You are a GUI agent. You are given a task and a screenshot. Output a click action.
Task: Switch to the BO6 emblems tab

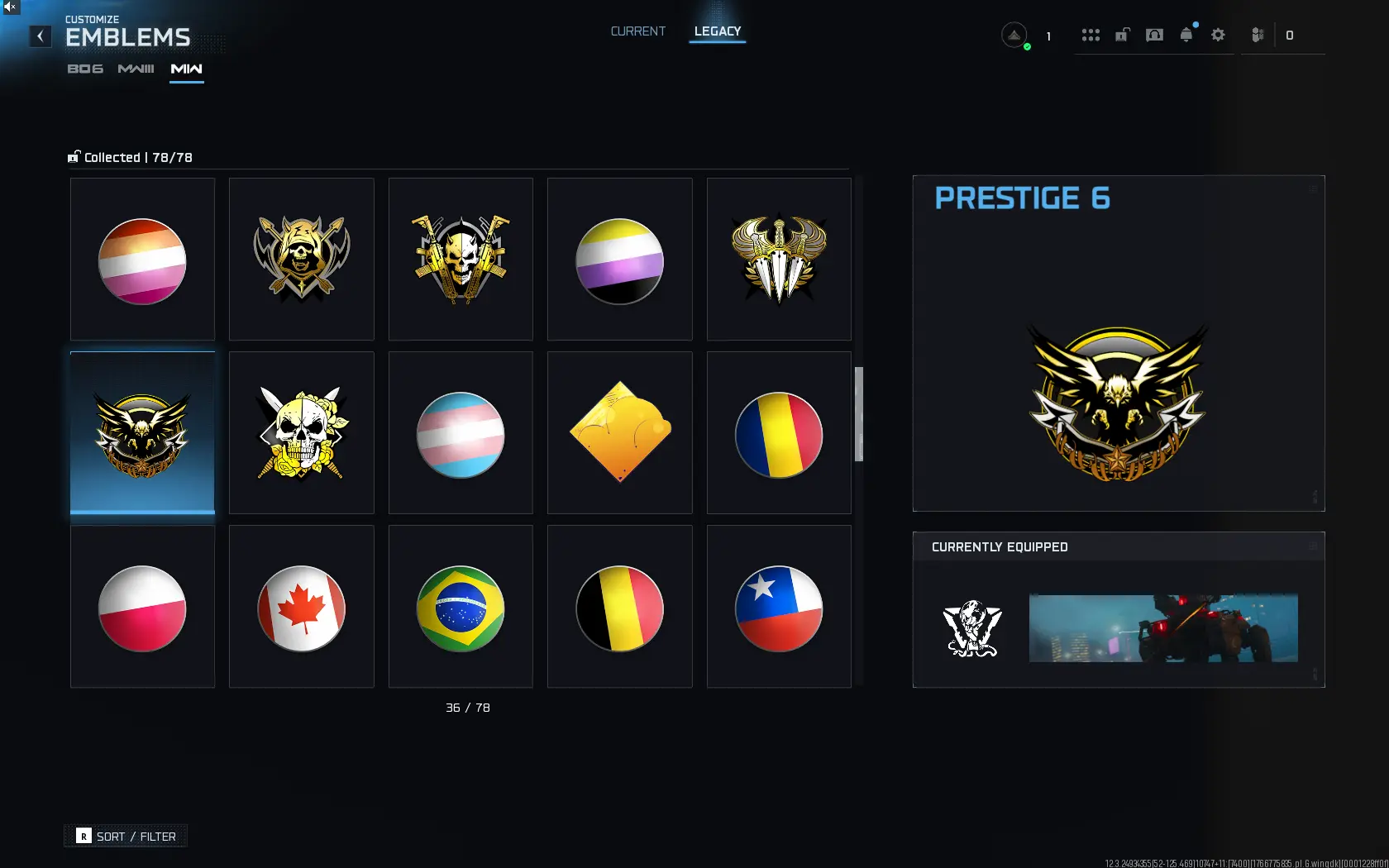[85, 69]
